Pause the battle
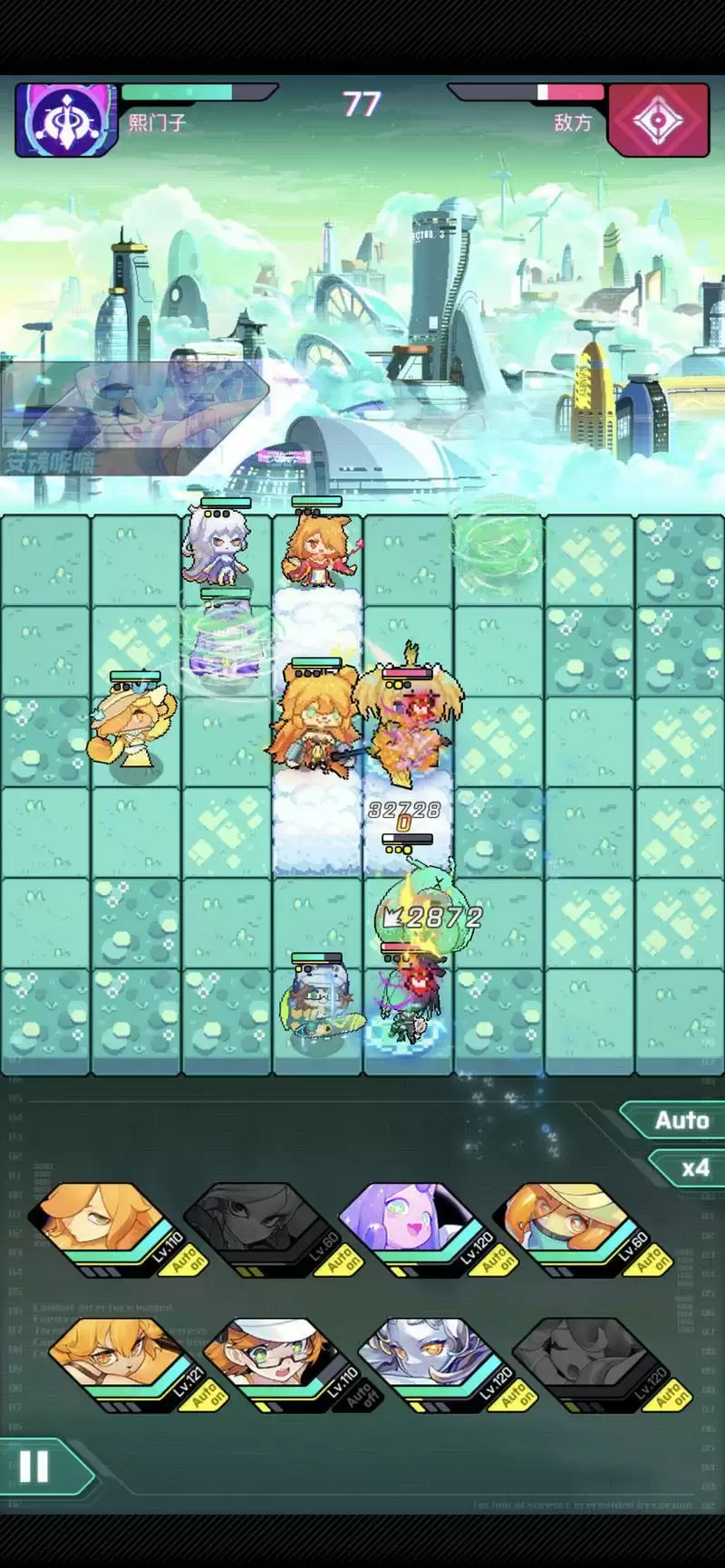 pos(34,1467)
